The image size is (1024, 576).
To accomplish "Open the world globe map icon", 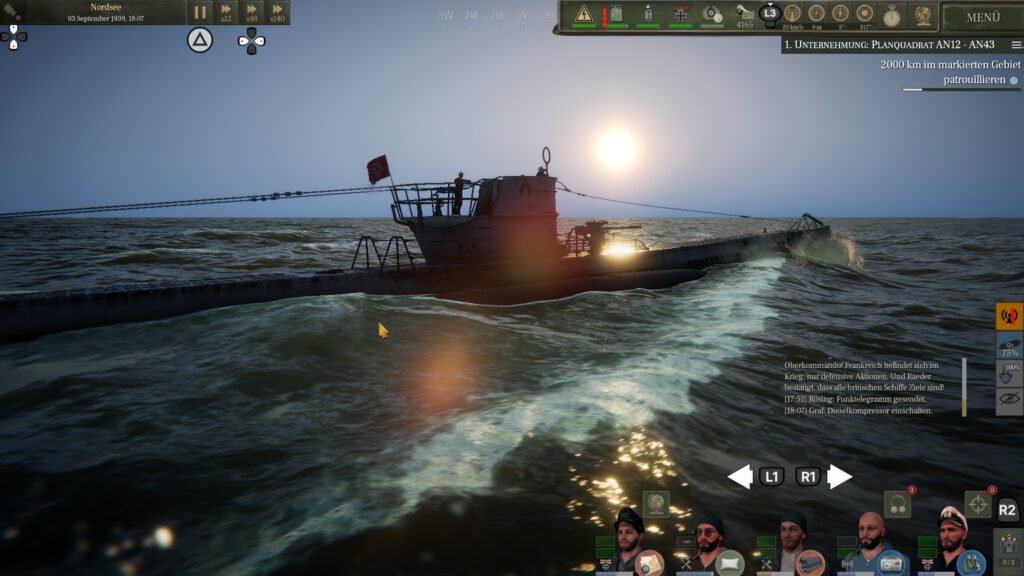I will tap(922, 15).
